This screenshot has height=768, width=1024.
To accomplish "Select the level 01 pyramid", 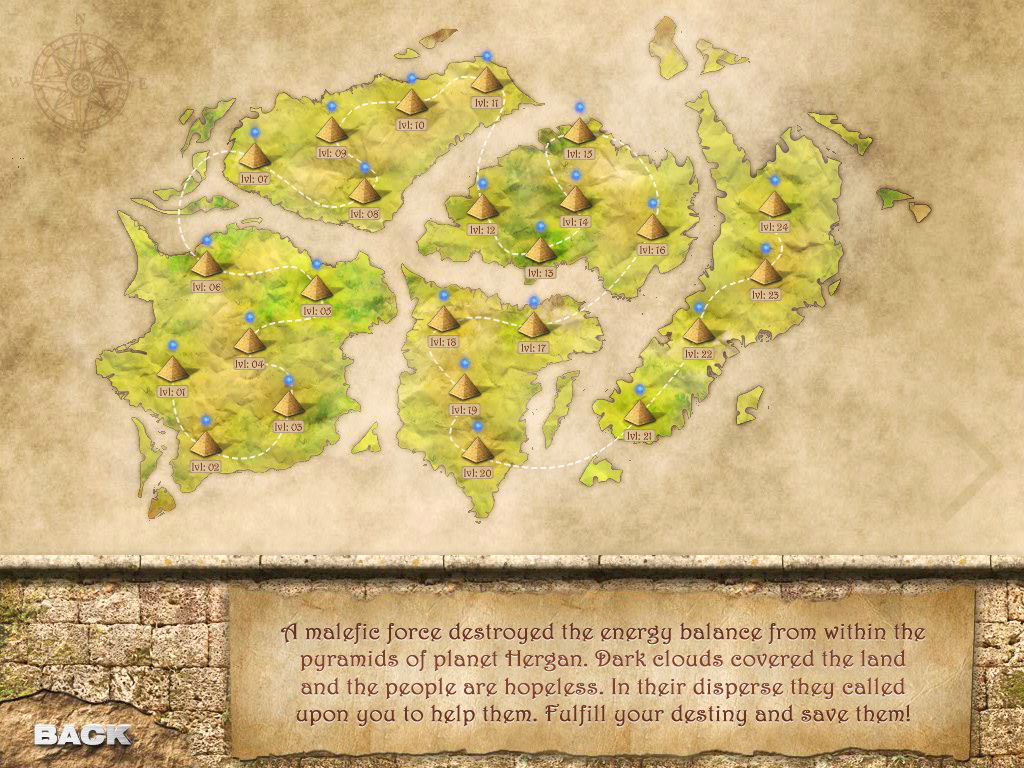I will point(172,370).
